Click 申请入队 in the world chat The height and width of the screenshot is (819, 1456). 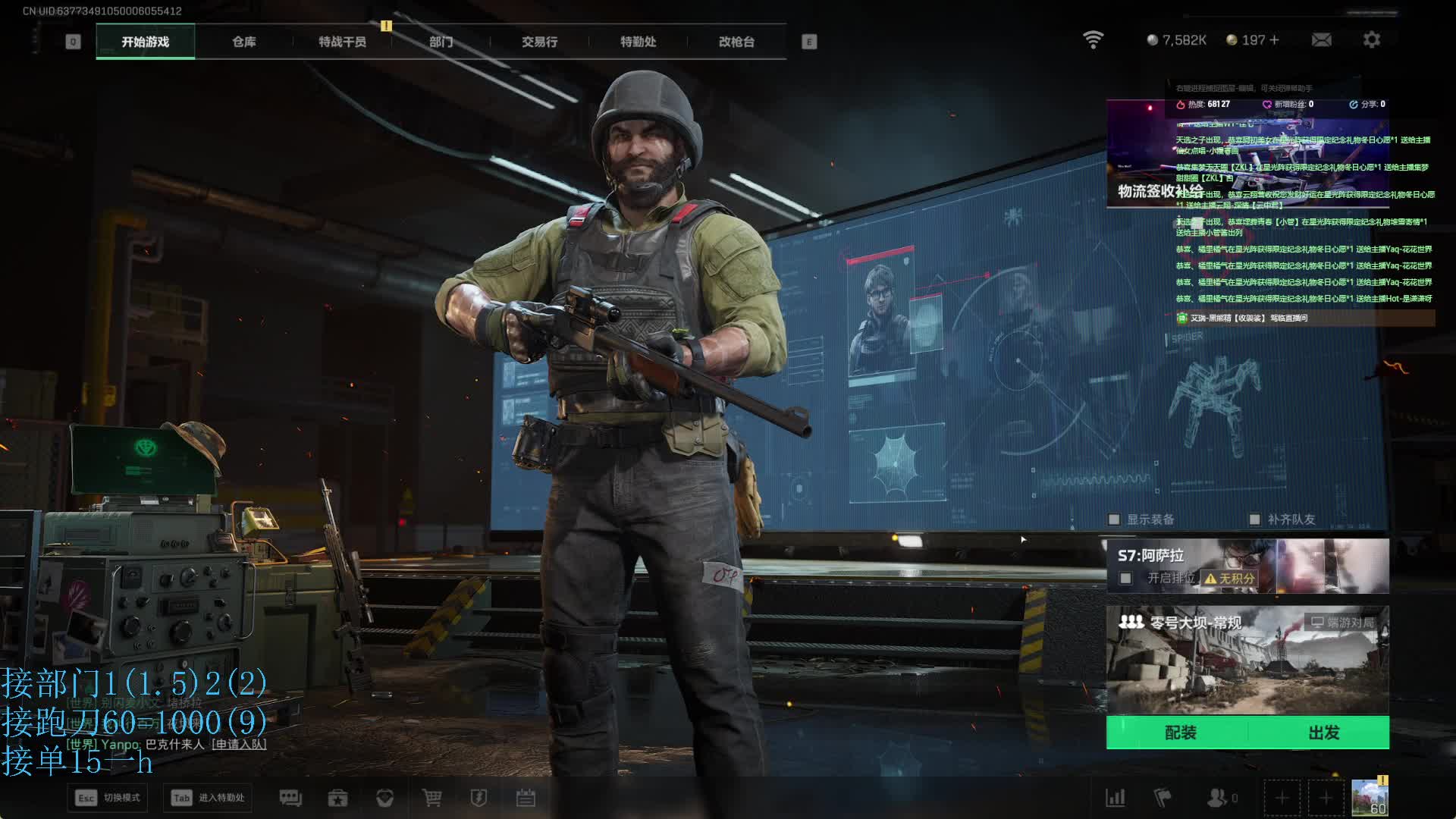click(x=239, y=745)
